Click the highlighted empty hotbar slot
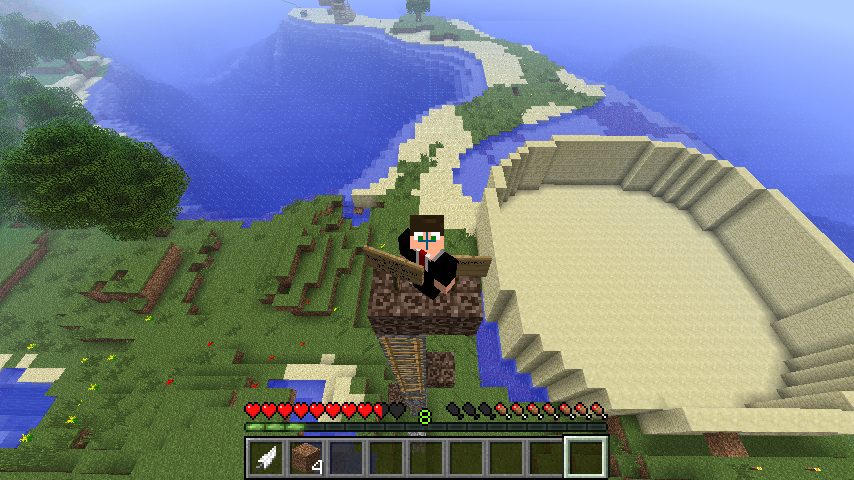The height and width of the screenshot is (480, 854). point(586,458)
